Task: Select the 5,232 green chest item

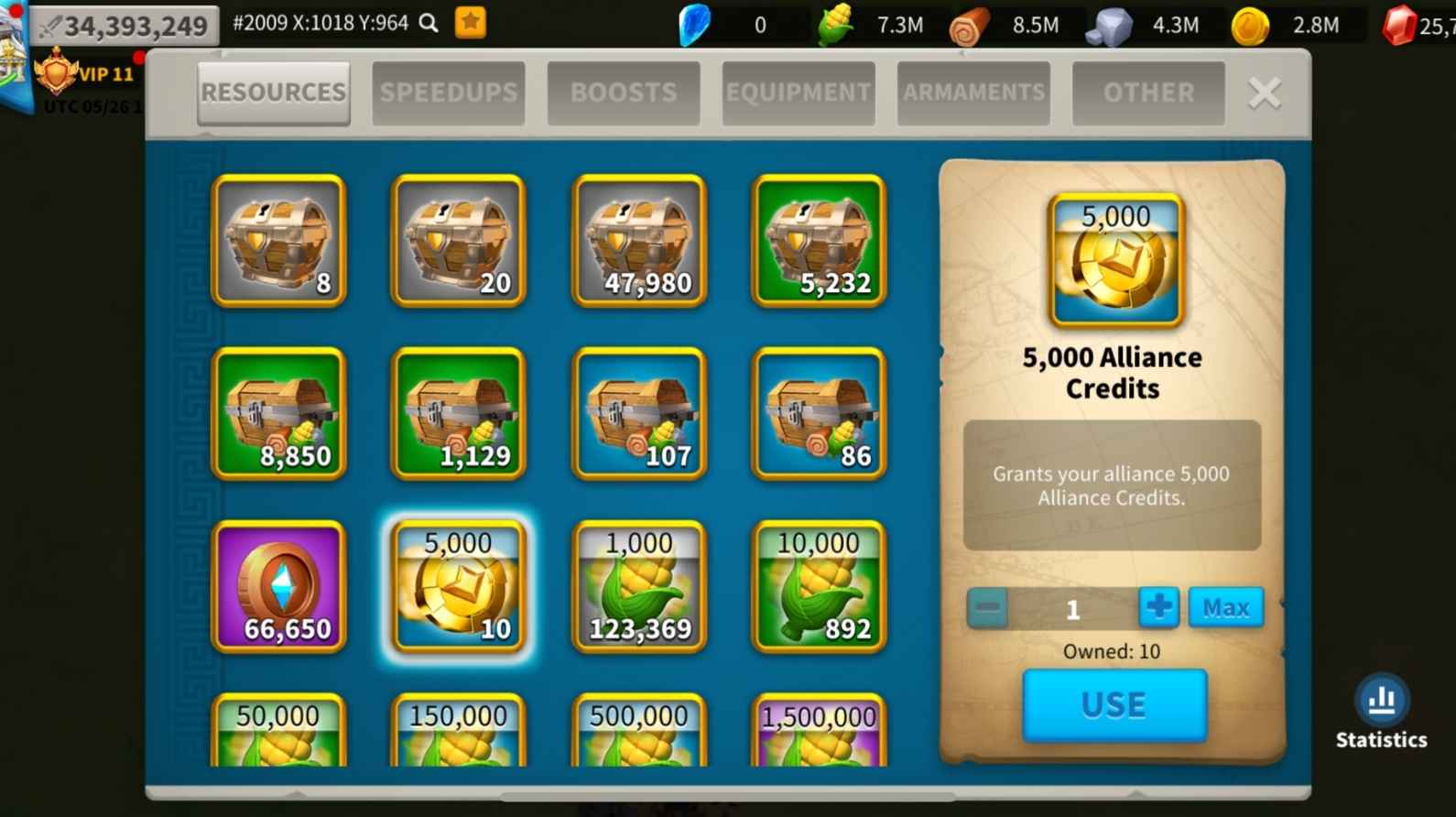Action: pyautogui.click(x=818, y=241)
